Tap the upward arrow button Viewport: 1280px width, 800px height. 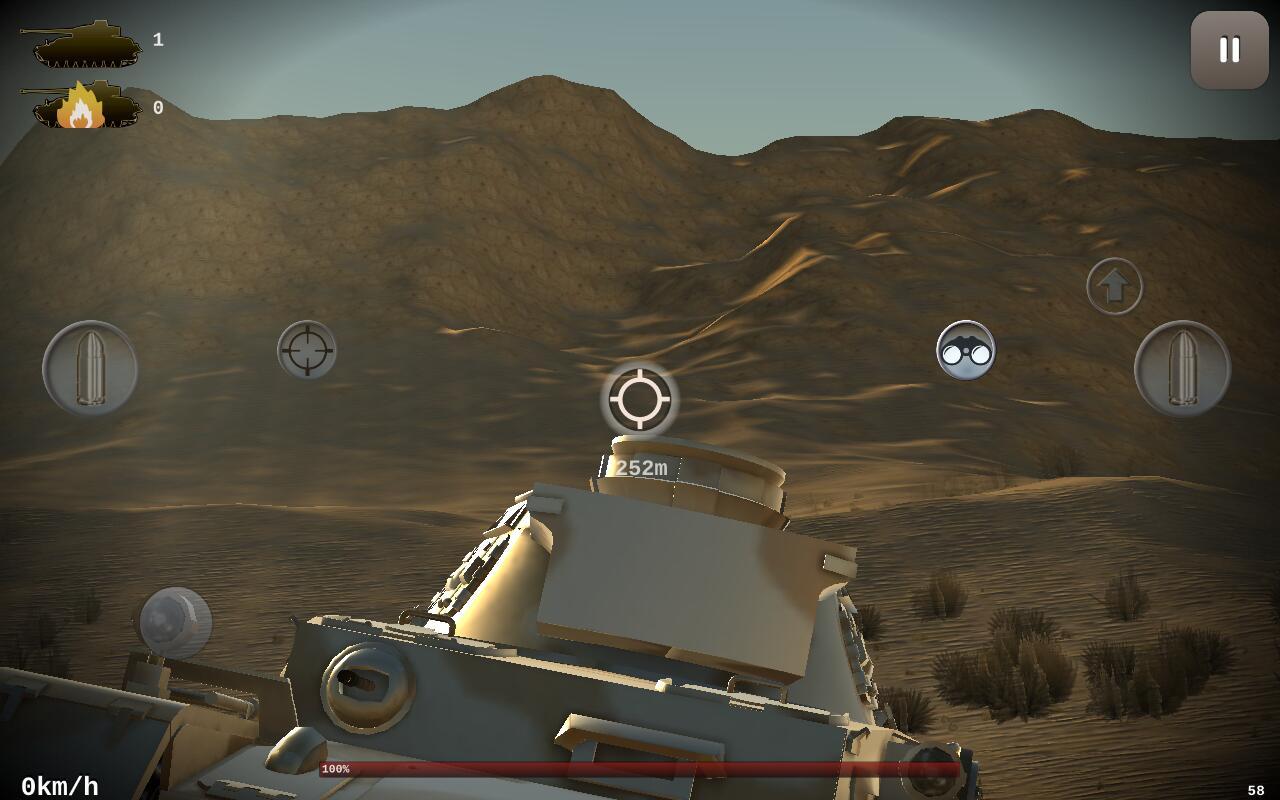[1114, 287]
